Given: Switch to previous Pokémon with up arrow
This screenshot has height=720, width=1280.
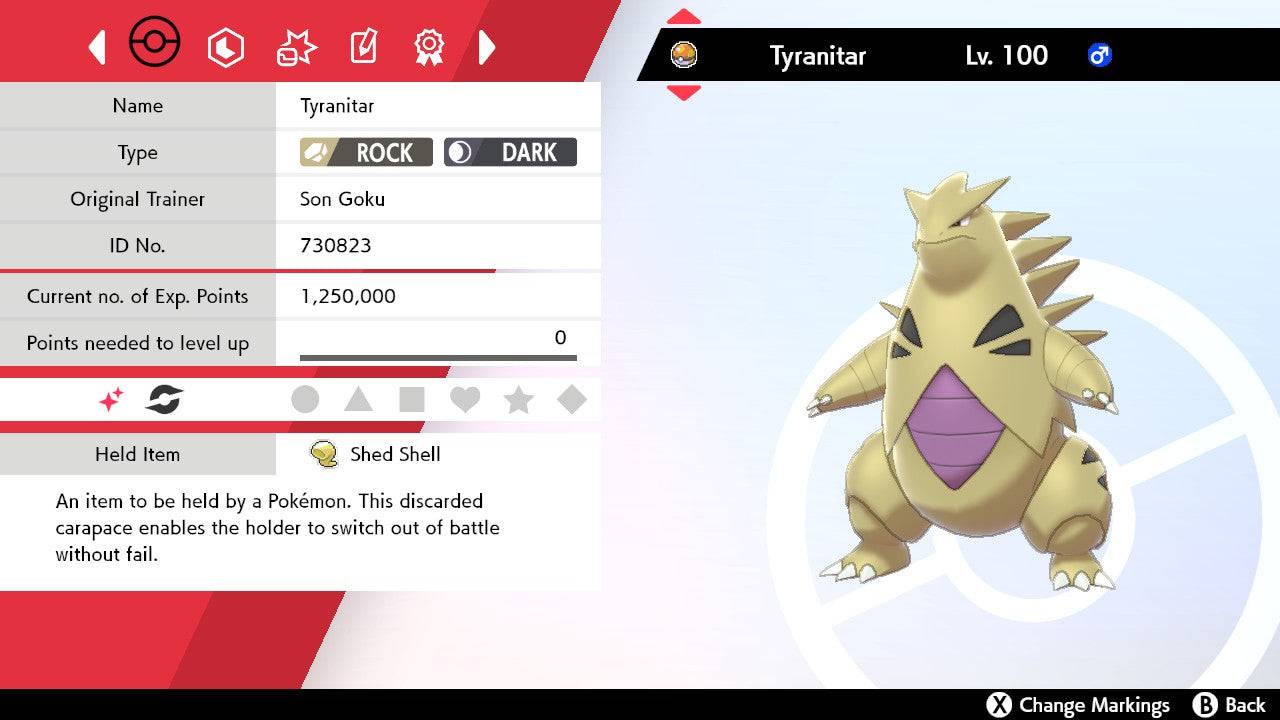Looking at the screenshot, I should coord(683,17).
